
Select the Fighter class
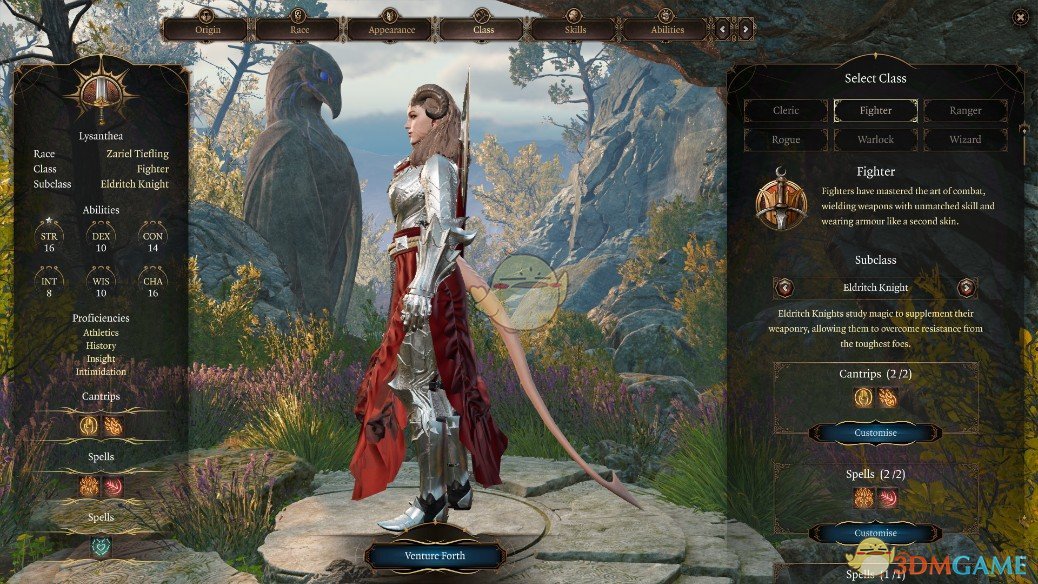coord(876,111)
